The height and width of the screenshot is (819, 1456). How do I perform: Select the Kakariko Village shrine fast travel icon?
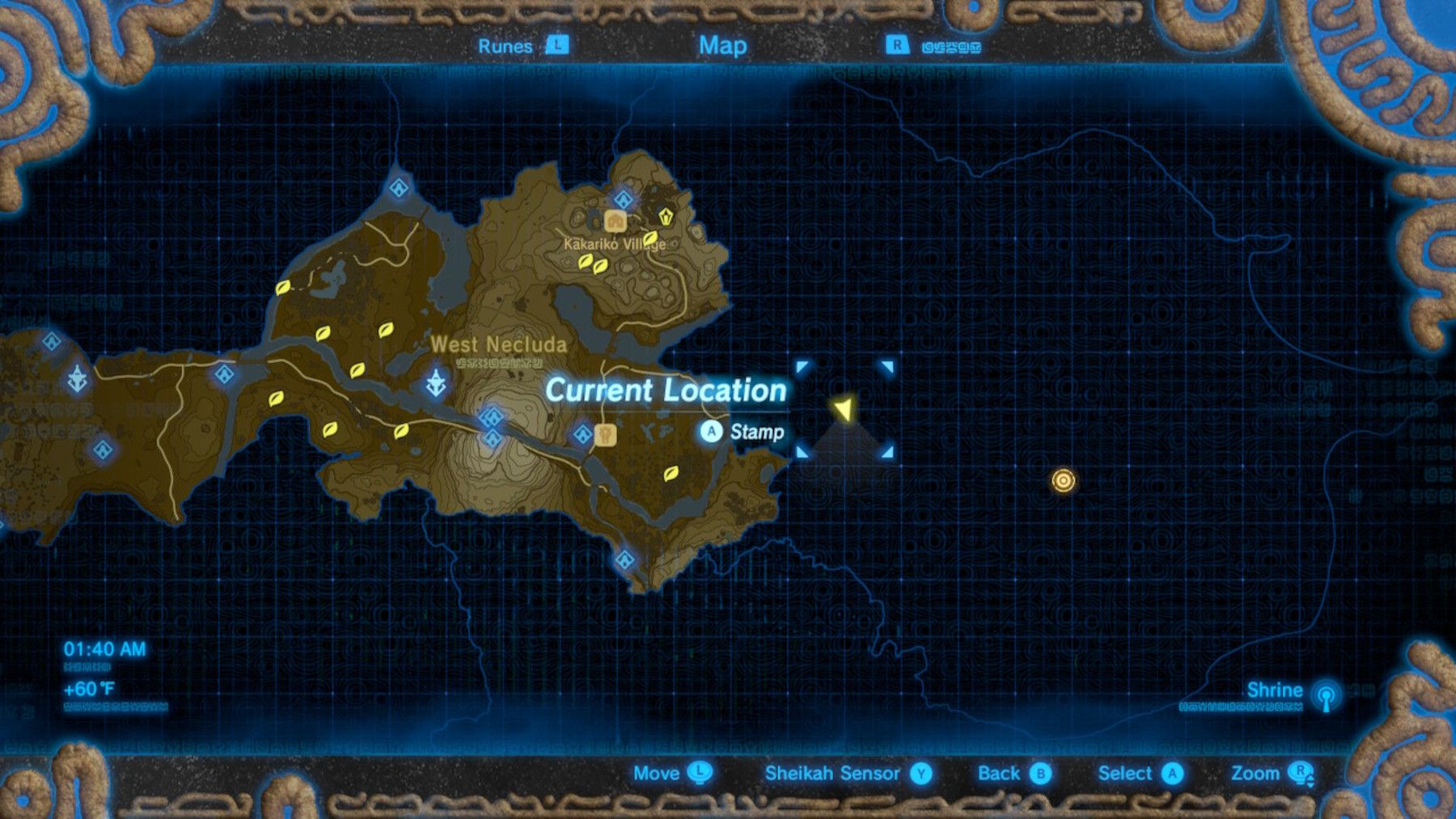[x=622, y=197]
